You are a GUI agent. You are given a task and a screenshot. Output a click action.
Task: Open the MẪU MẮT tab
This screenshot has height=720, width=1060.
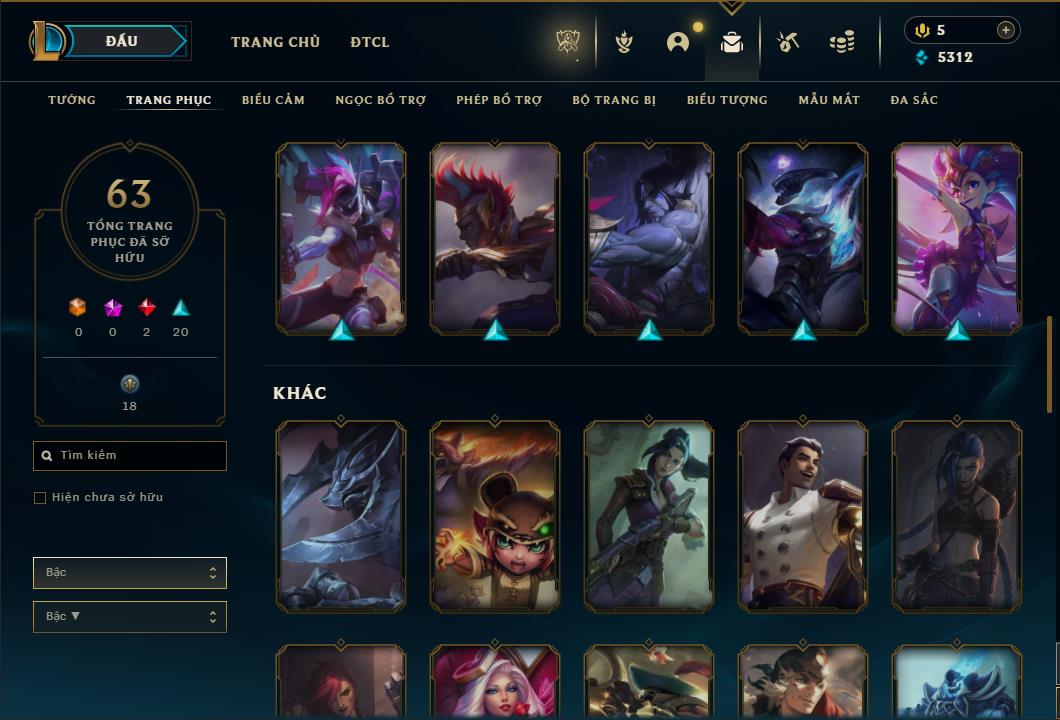tap(829, 100)
